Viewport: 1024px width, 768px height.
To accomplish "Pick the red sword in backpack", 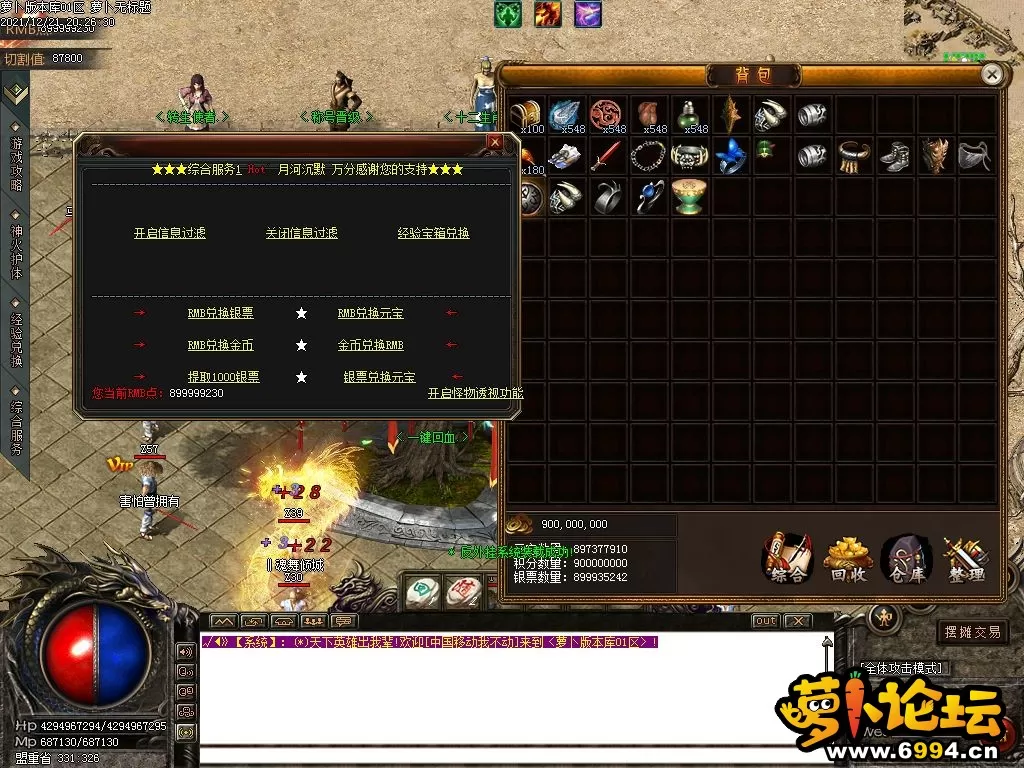I will pos(607,156).
